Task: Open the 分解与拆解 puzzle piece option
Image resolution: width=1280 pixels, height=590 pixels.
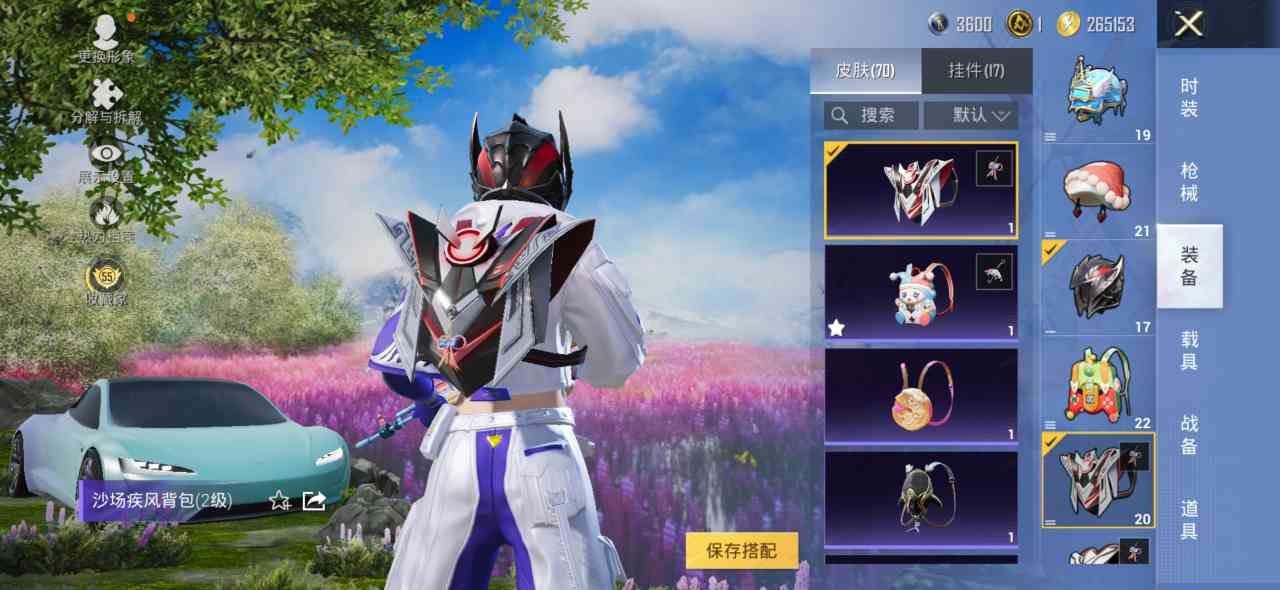Action: coord(106,100)
